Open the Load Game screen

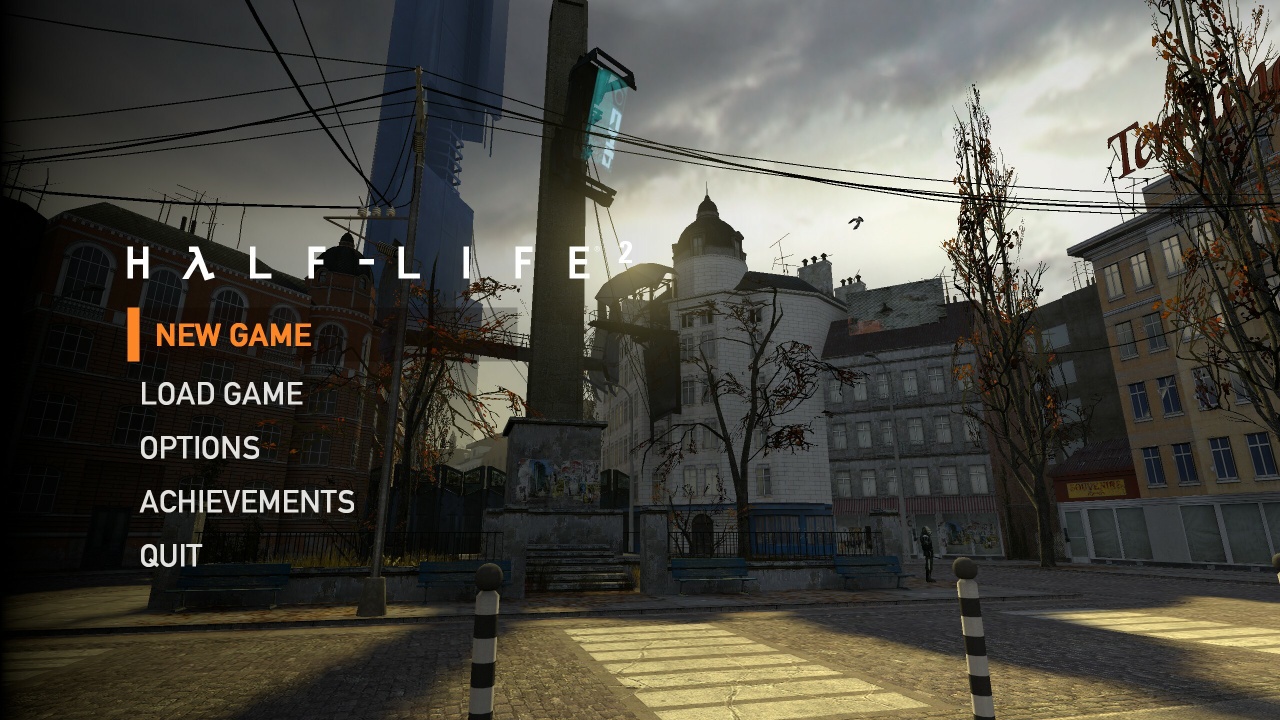pos(222,394)
